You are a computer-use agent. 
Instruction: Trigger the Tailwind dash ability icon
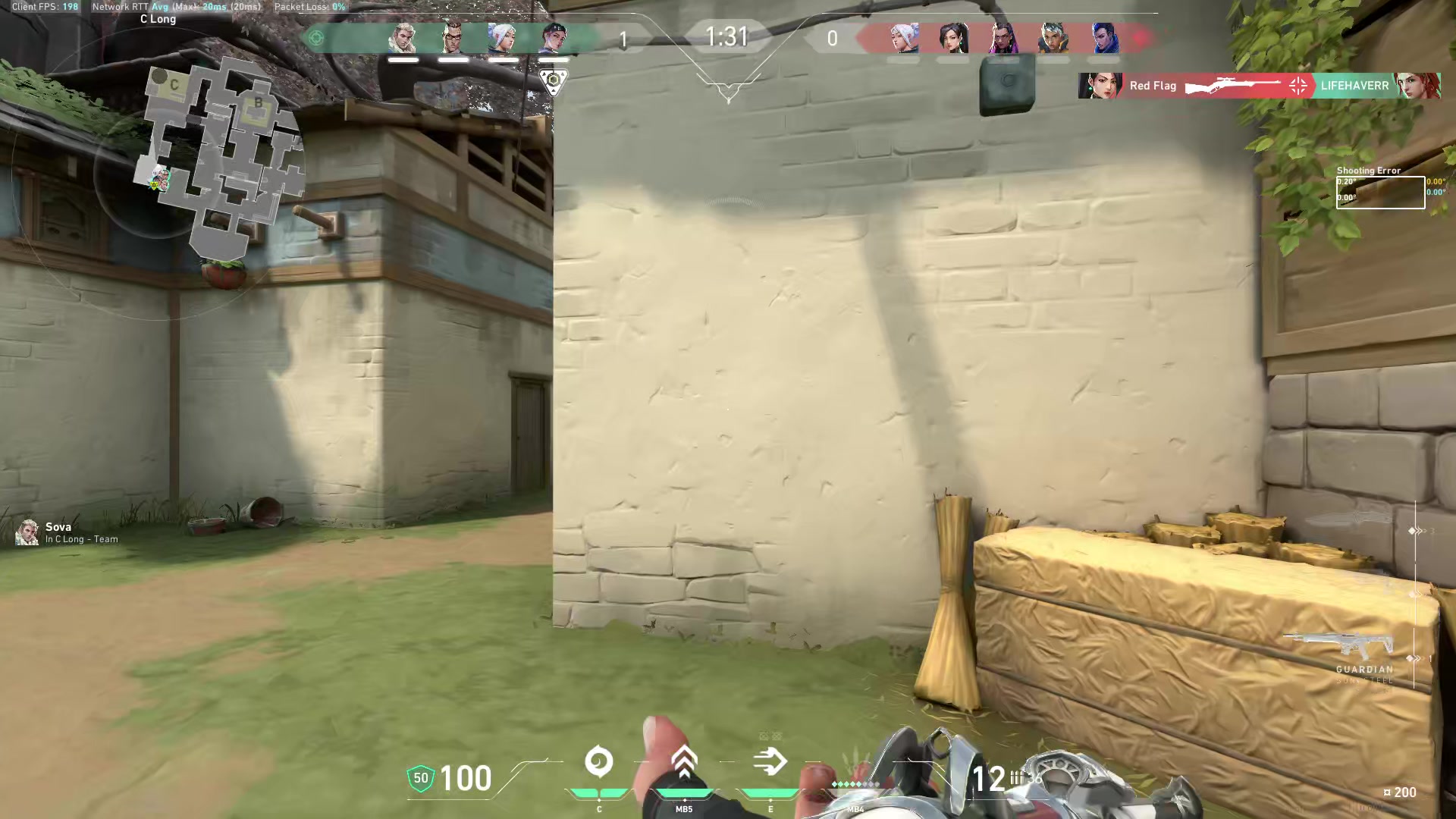770,762
